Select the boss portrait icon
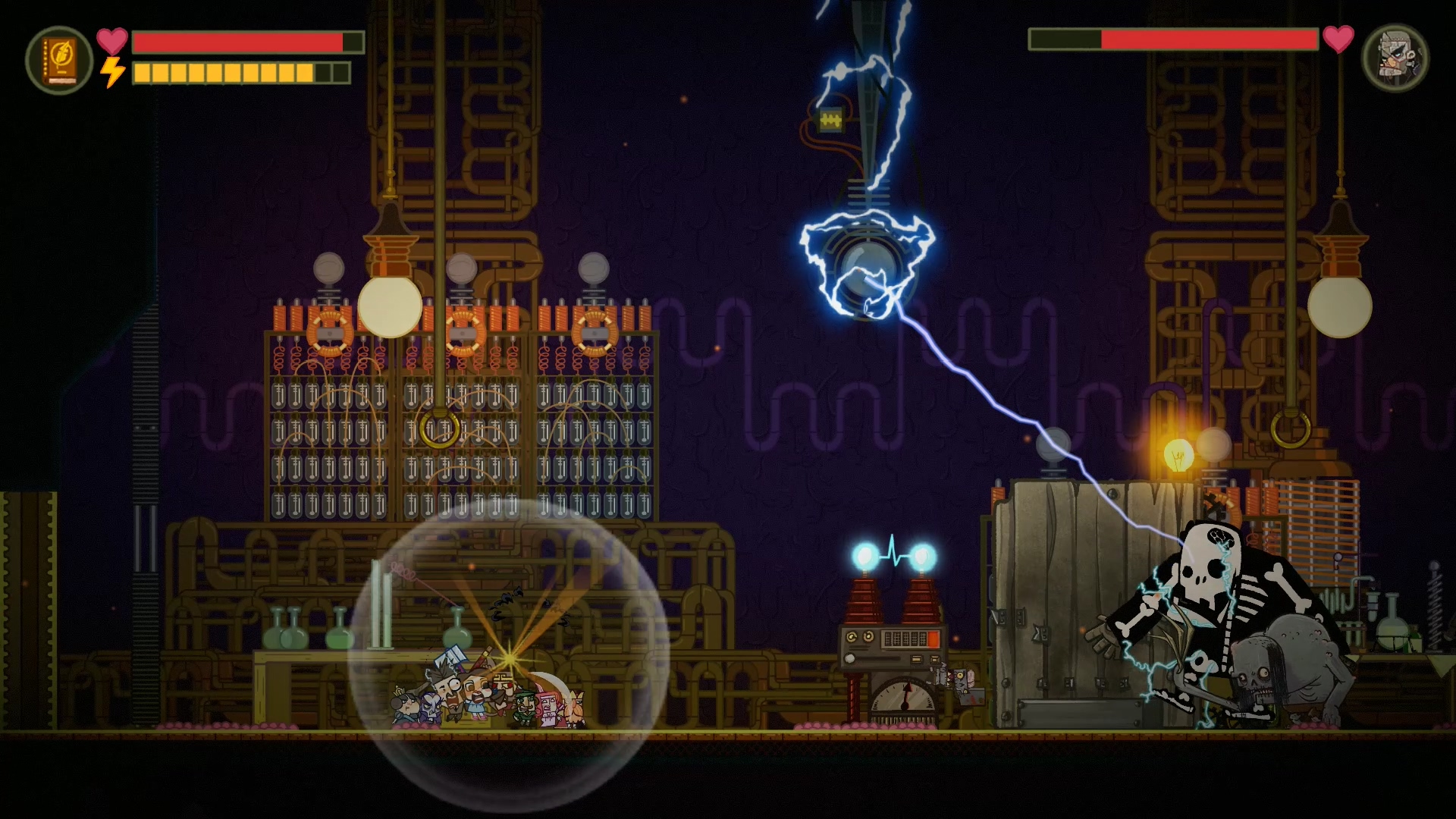Image resolution: width=1456 pixels, height=819 pixels. tap(1395, 58)
